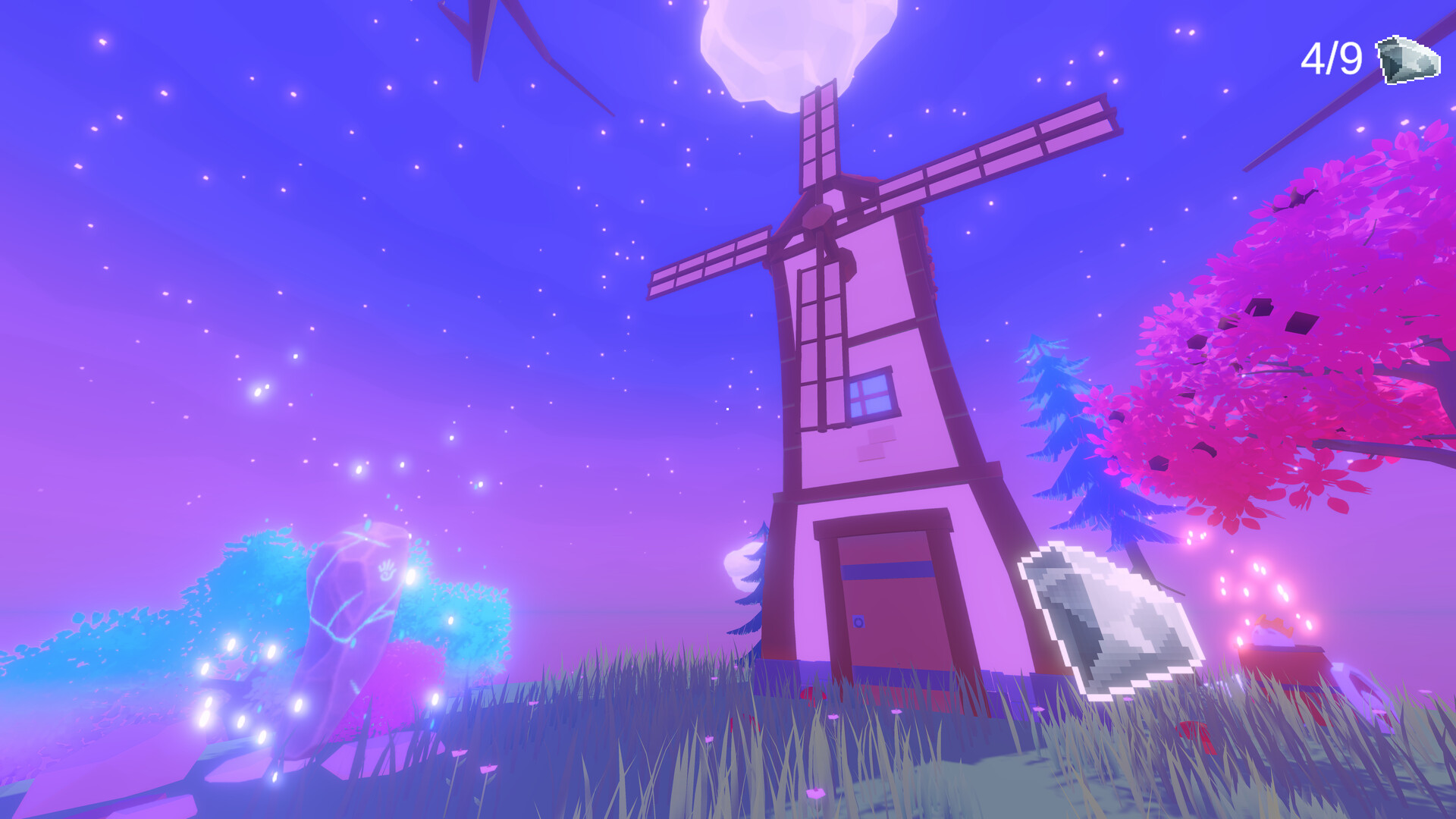
Task: Select the circular doorknob on the windmill door
Action: pos(859,622)
